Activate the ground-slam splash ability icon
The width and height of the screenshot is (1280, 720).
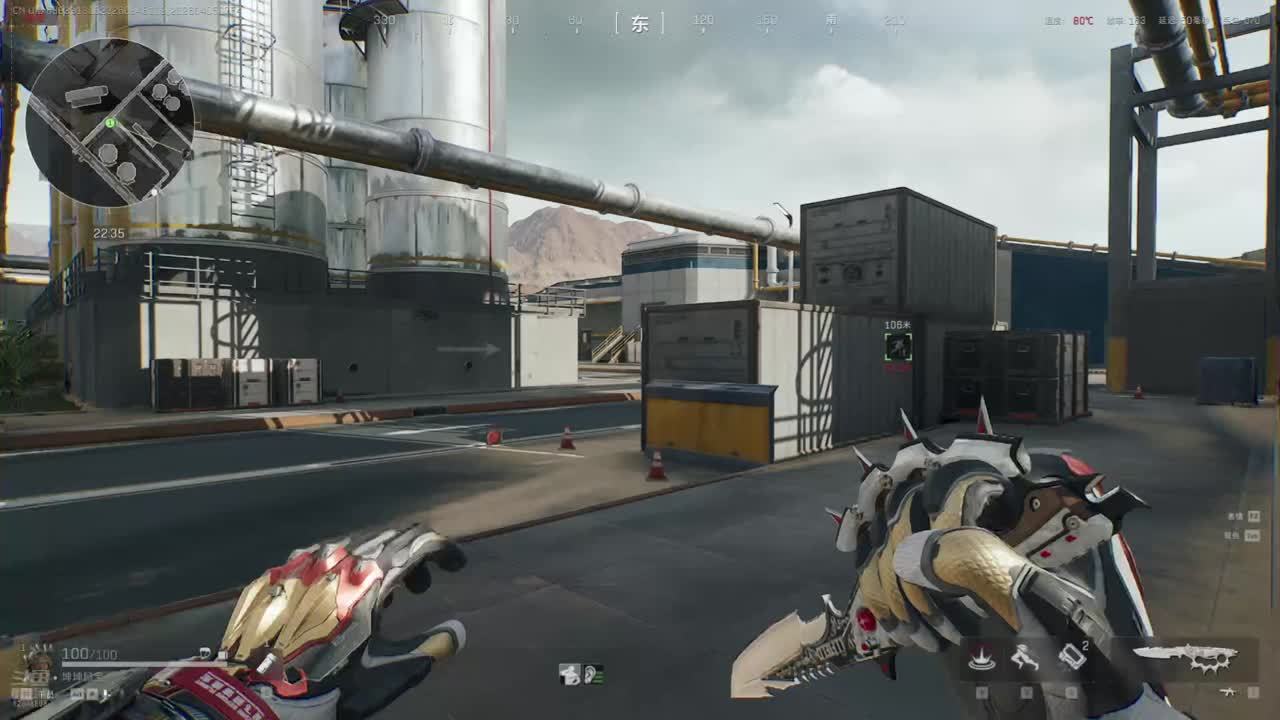point(982,658)
